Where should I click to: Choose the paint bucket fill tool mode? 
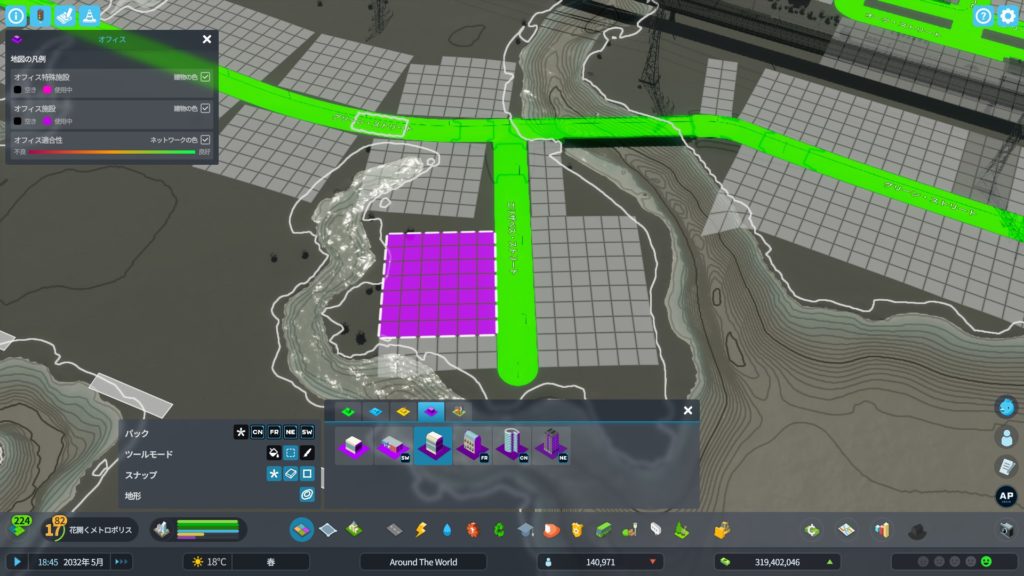pyautogui.click(x=272, y=453)
